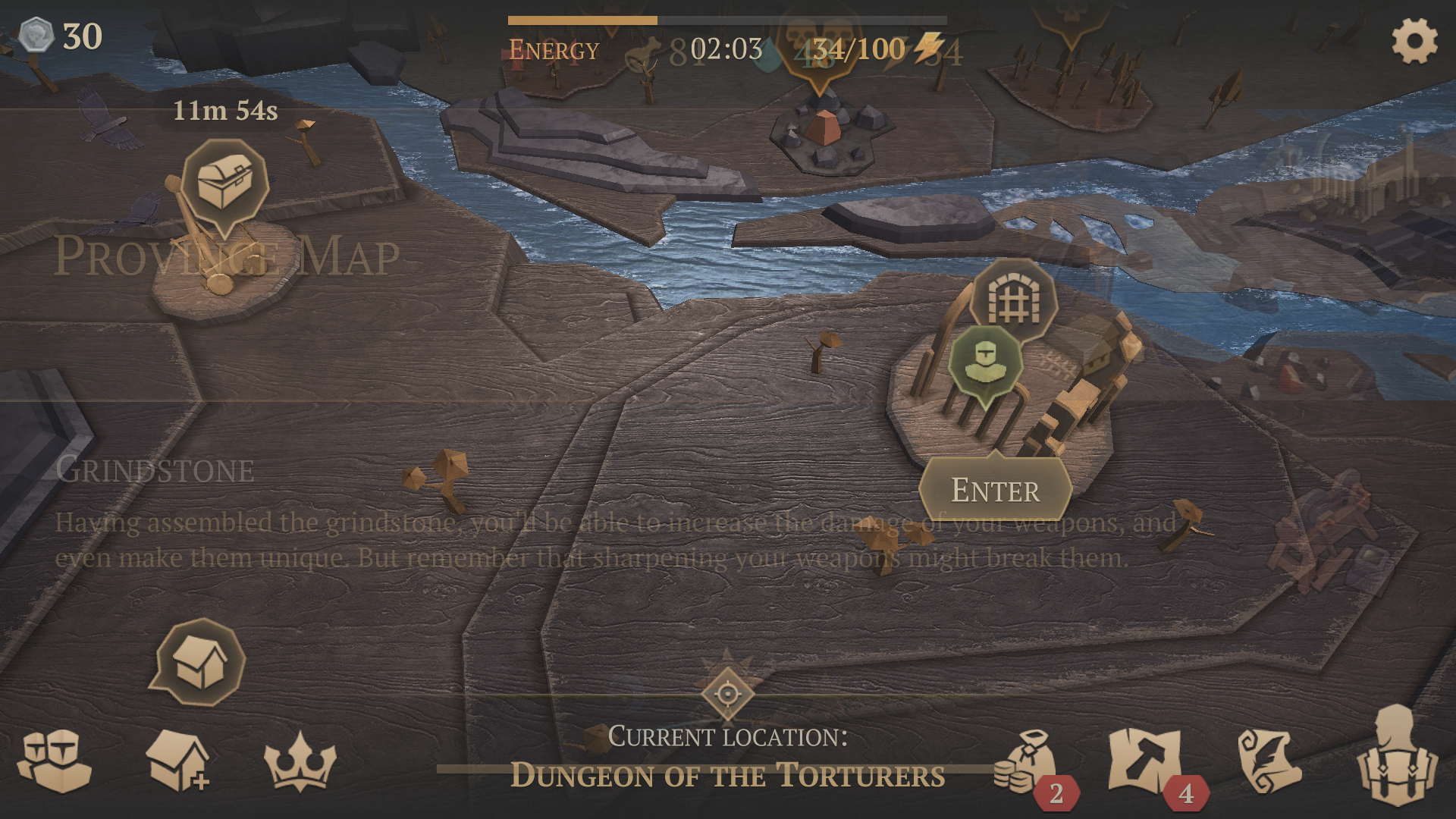Select the treasure chest map marker
The image size is (1456, 819).
coord(224,183)
